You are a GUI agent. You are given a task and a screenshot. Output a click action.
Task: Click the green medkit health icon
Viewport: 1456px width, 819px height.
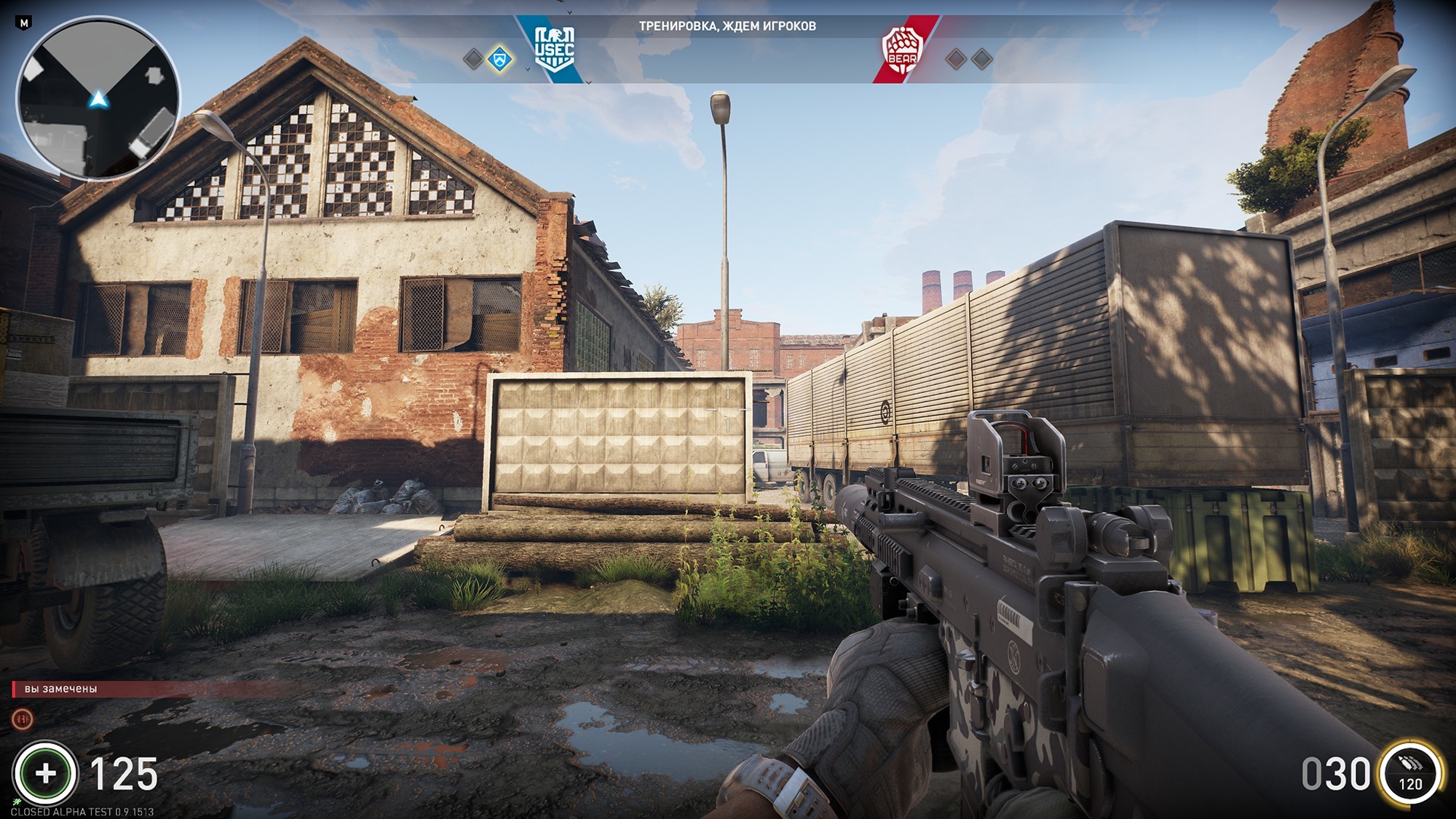click(45, 773)
